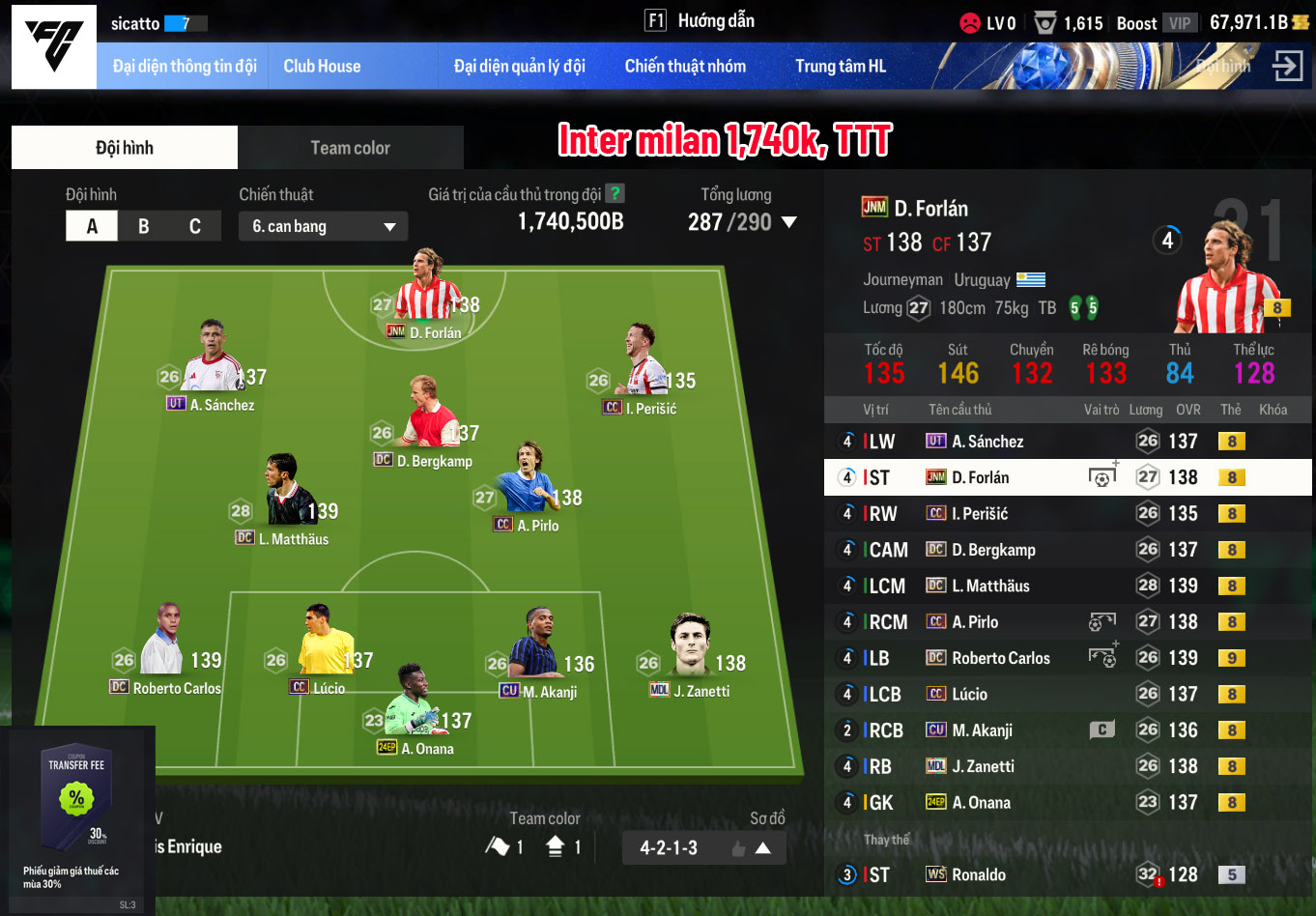Select the Đội hình tab
The image size is (1316, 916).
click(x=125, y=148)
